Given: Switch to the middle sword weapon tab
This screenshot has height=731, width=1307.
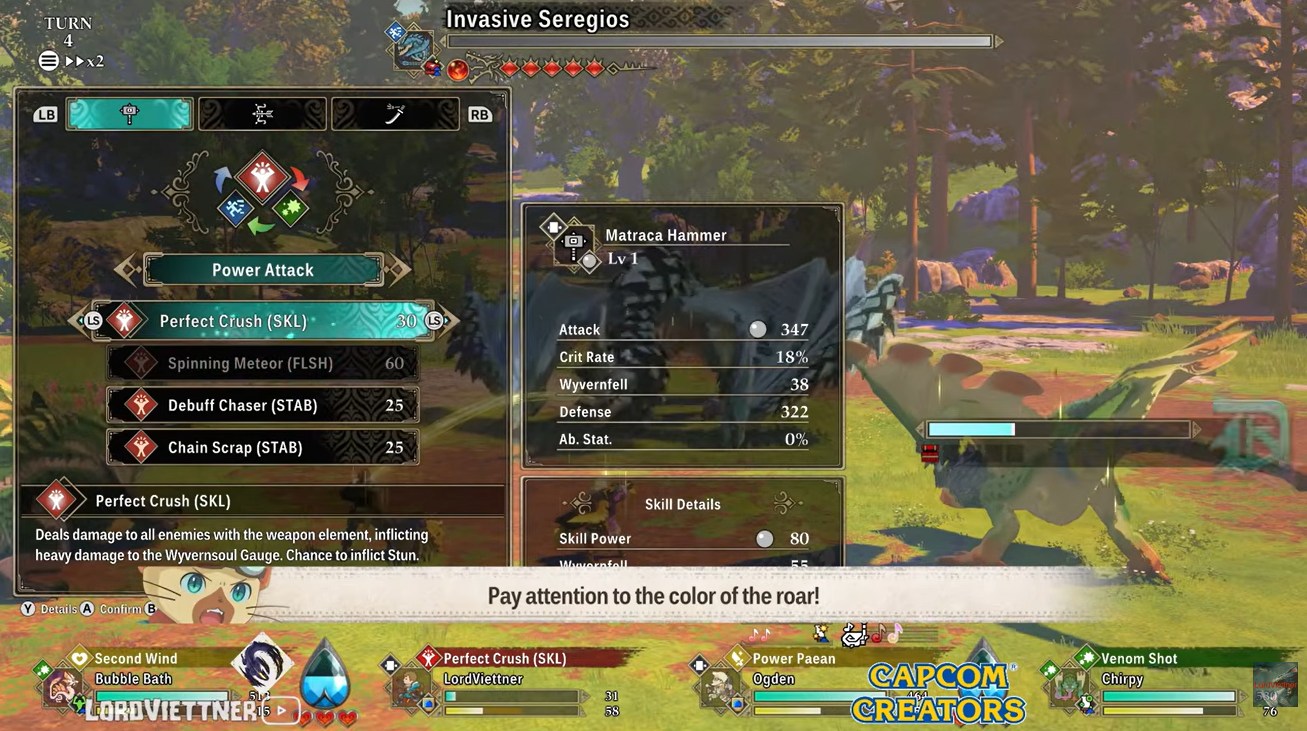Looking at the screenshot, I should pos(262,114).
